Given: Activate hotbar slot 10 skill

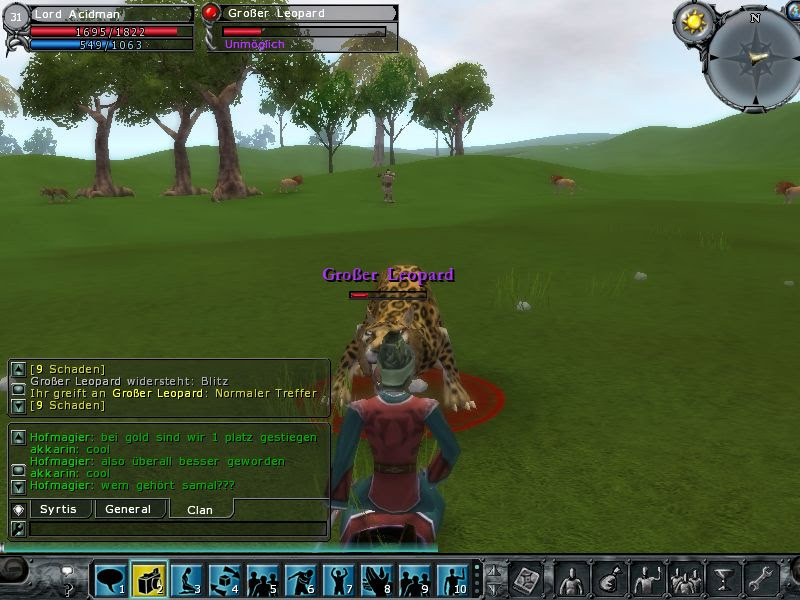Looking at the screenshot, I should (x=452, y=578).
